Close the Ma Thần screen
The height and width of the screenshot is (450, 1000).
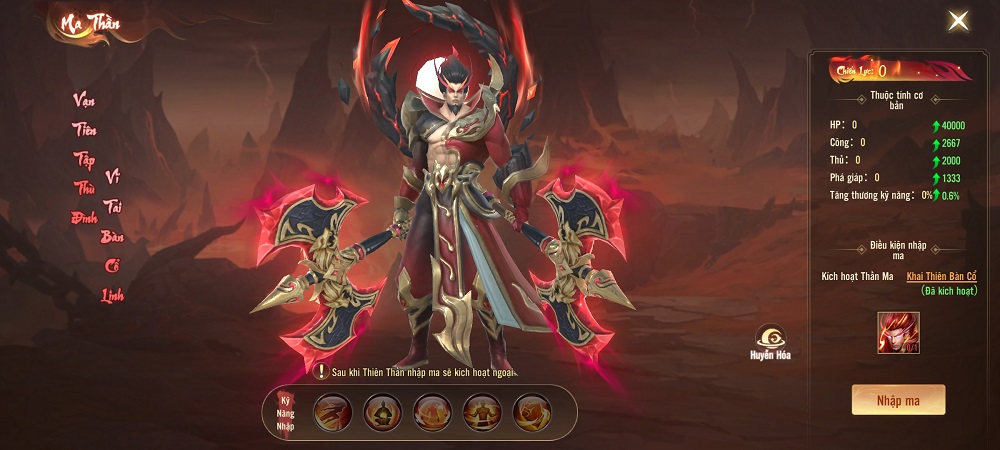(958, 21)
